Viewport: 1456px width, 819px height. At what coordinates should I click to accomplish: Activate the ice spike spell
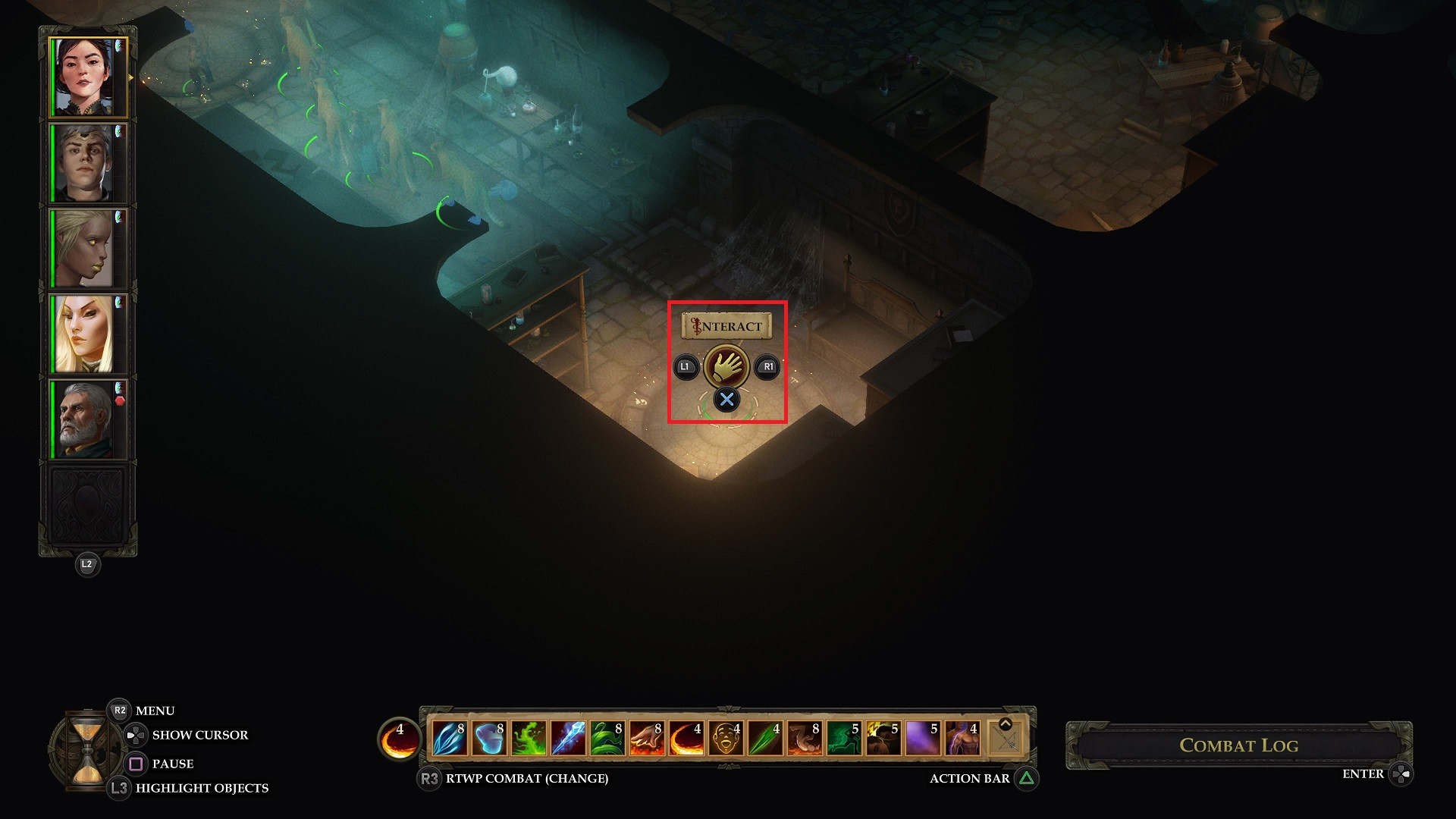pyautogui.click(x=568, y=739)
